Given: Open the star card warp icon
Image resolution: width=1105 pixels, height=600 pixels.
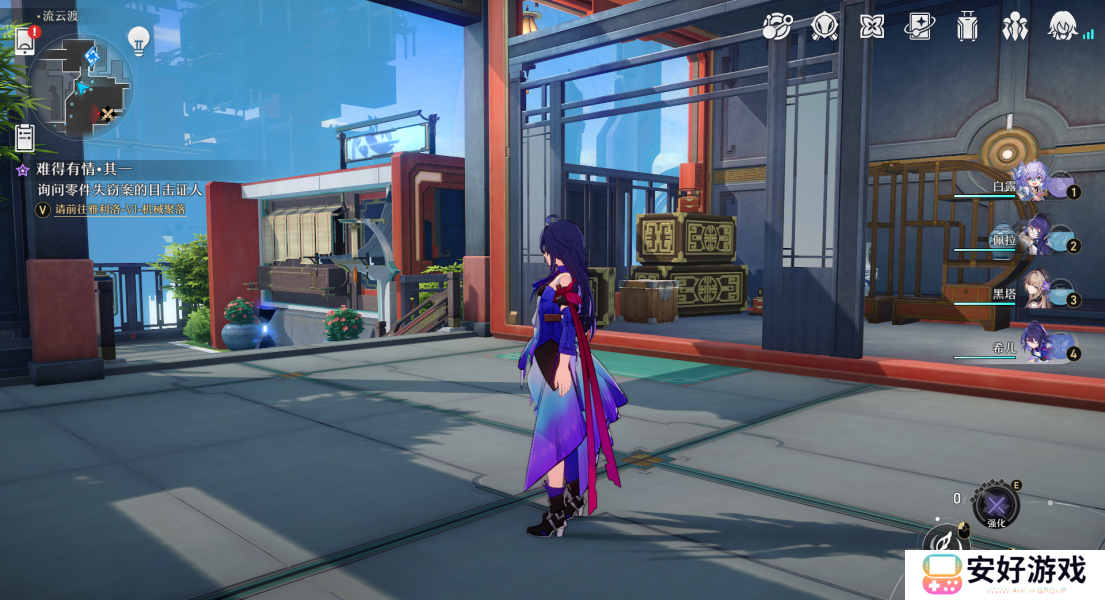Looking at the screenshot, I should [919, 27].
